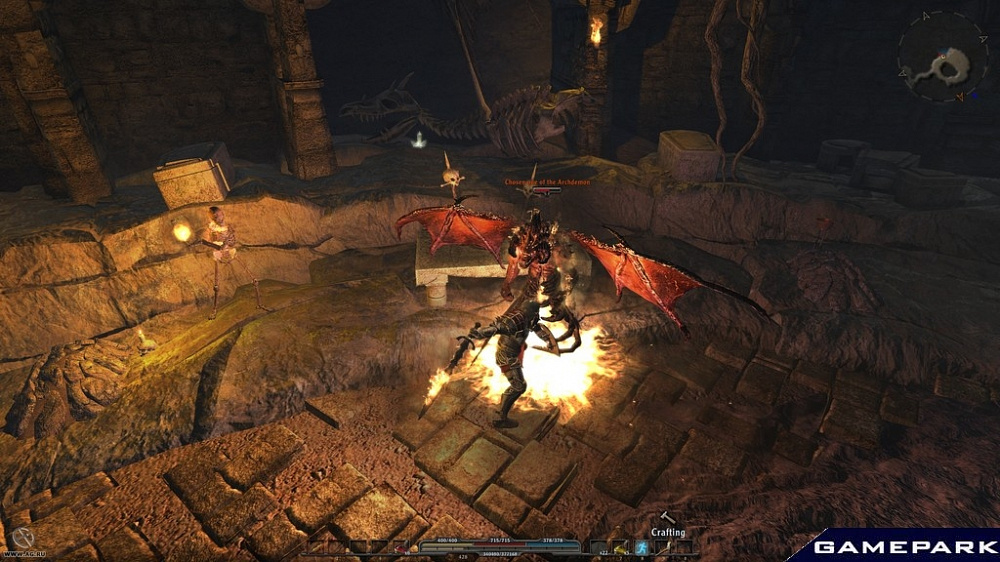The width and height of the screenshot is (1000, 562).
Task: Open the Crafting hammer button
Action: 665,516
